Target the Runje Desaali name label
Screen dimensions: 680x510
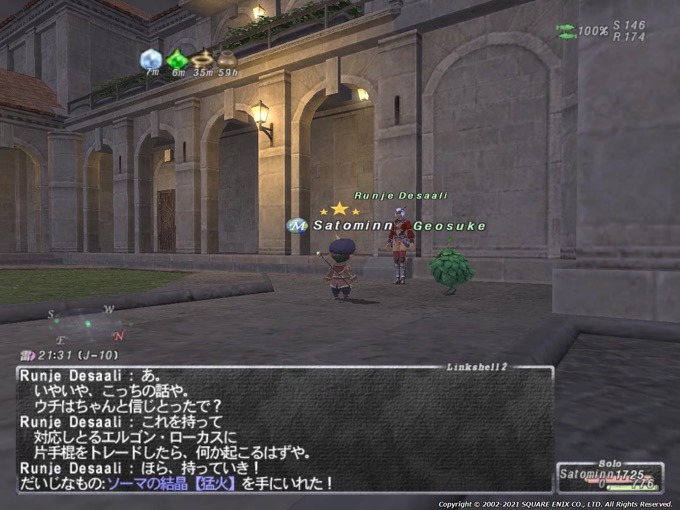[401, 196]
